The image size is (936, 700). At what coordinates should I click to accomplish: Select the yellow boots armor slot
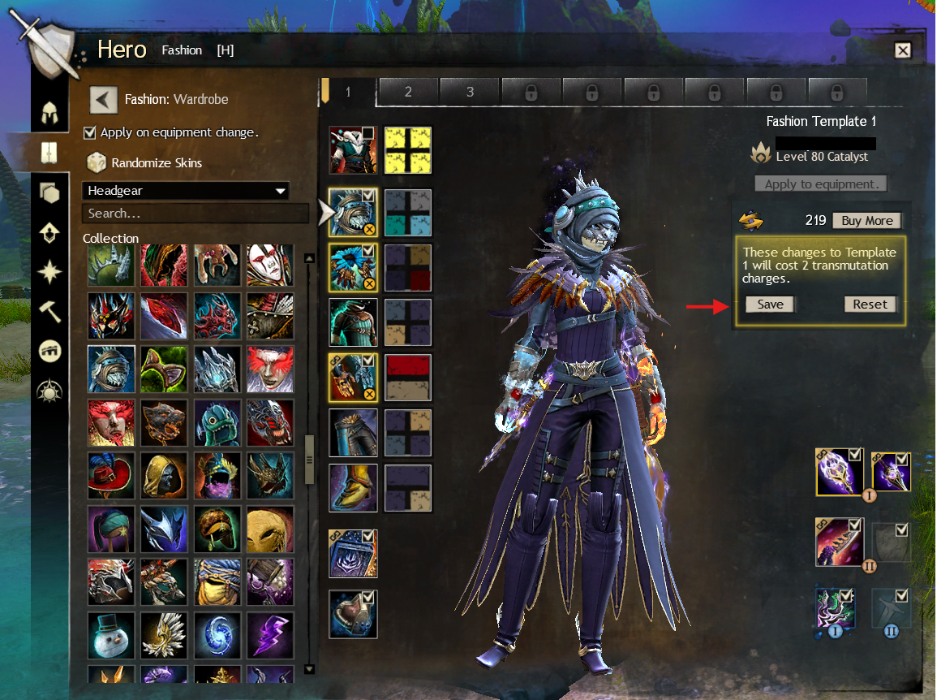click(x=353, y=487)
